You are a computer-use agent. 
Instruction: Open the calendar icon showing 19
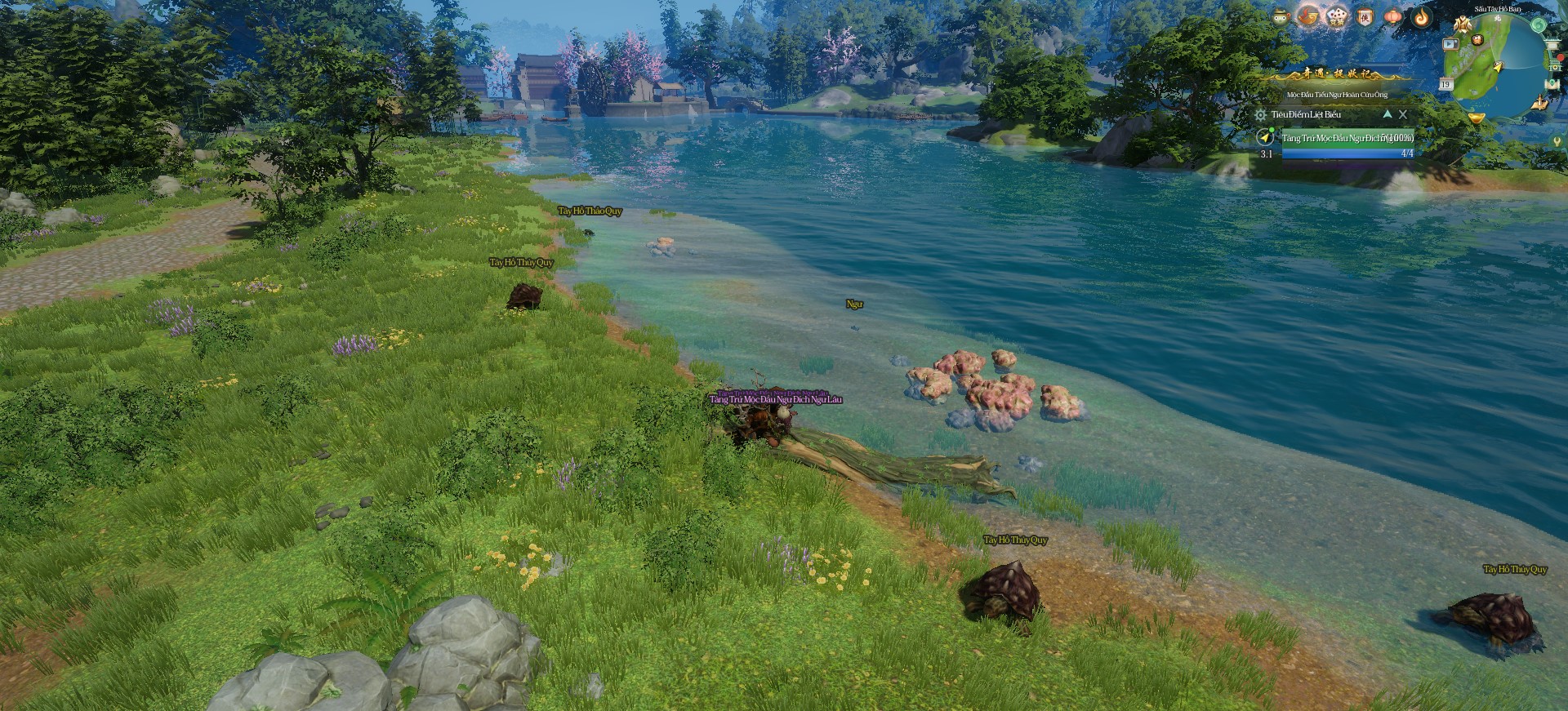click(1445, 84)
